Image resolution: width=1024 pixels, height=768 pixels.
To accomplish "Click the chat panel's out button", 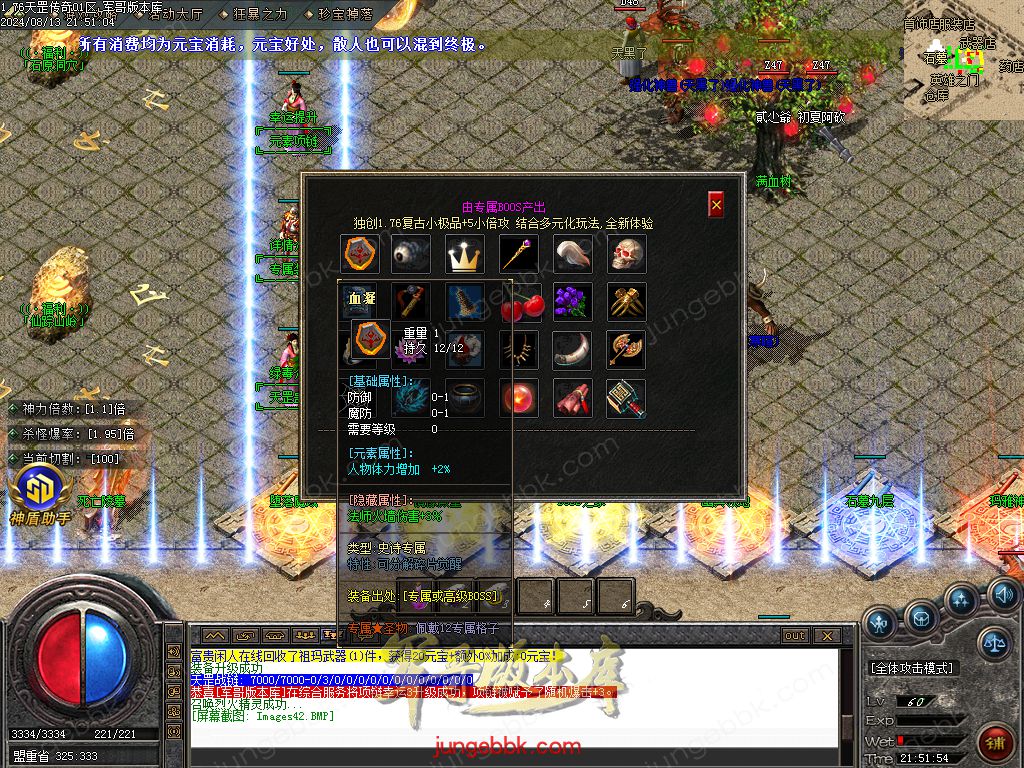I will pyautogui.click(x=794, y=635).
